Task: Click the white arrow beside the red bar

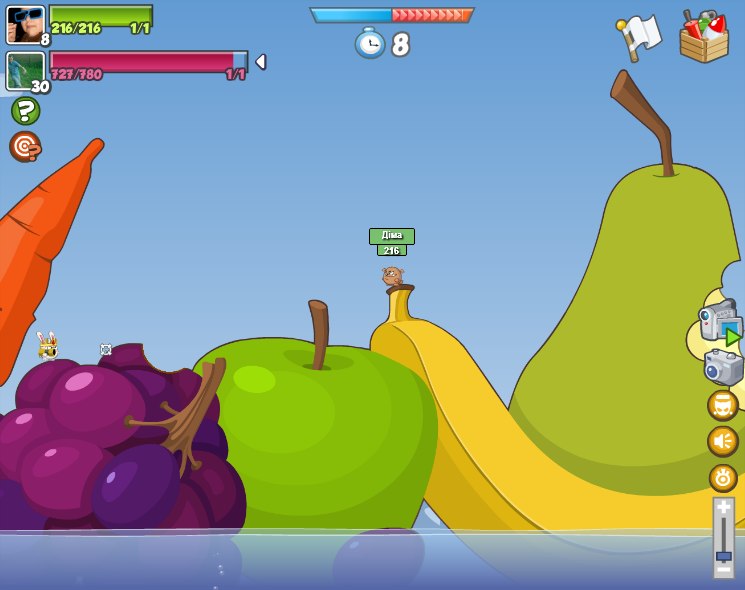Action: 261,62
